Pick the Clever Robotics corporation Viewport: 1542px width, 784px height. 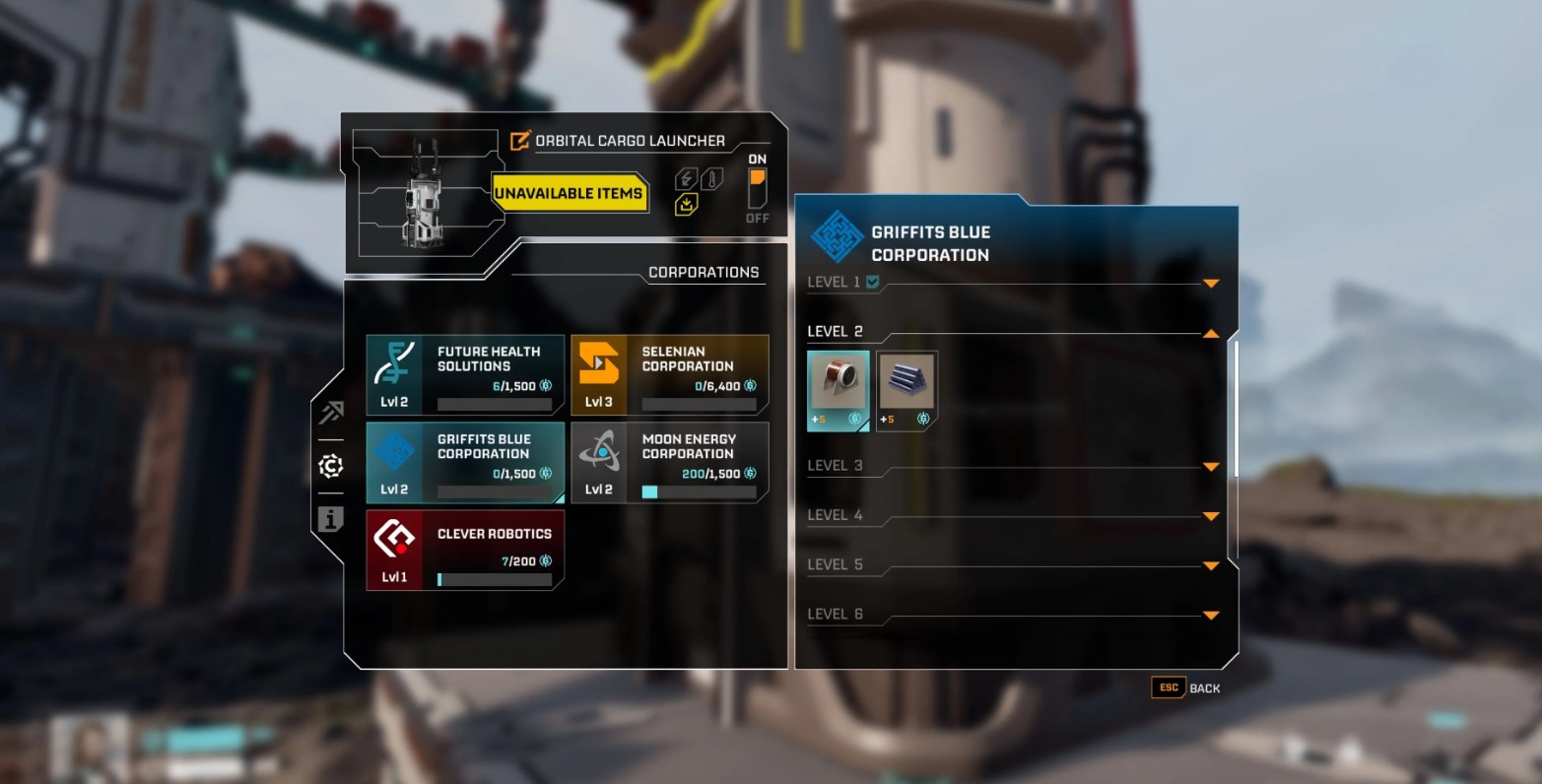coord(465,550)
